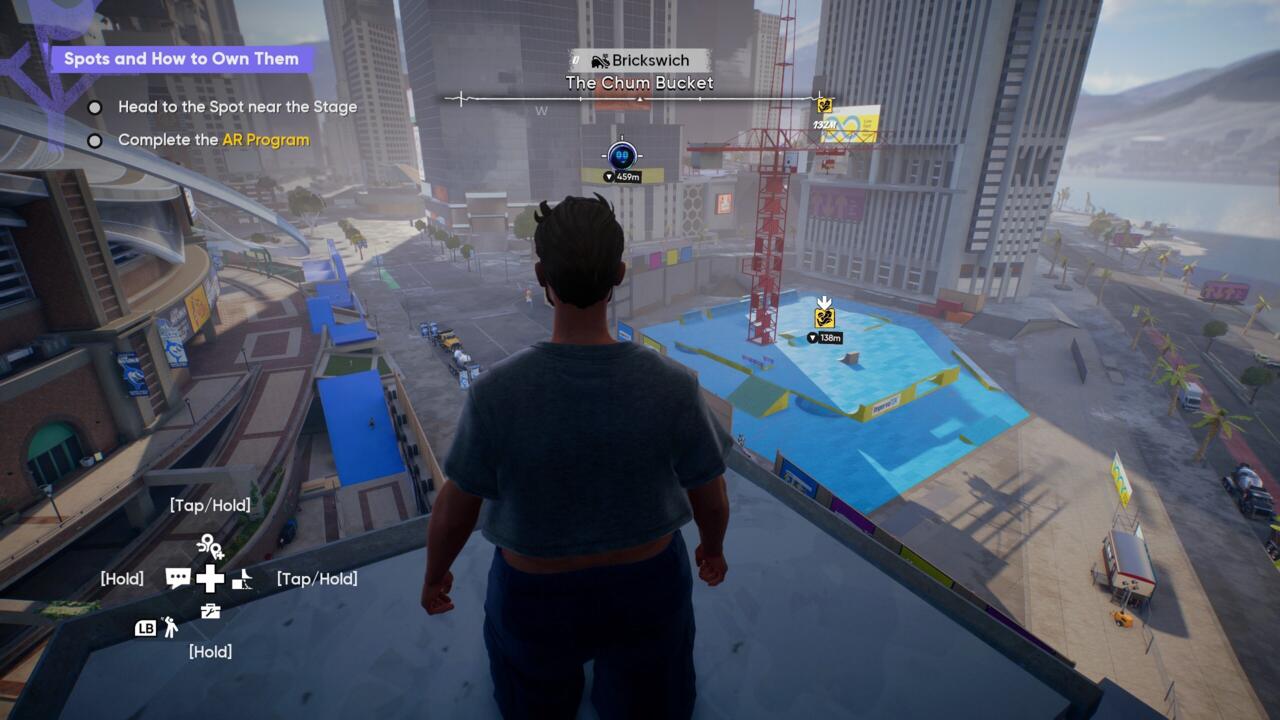Select the ramp object drop icon
The height and width of the screenshot is (720, 1280).
[242, 578]
